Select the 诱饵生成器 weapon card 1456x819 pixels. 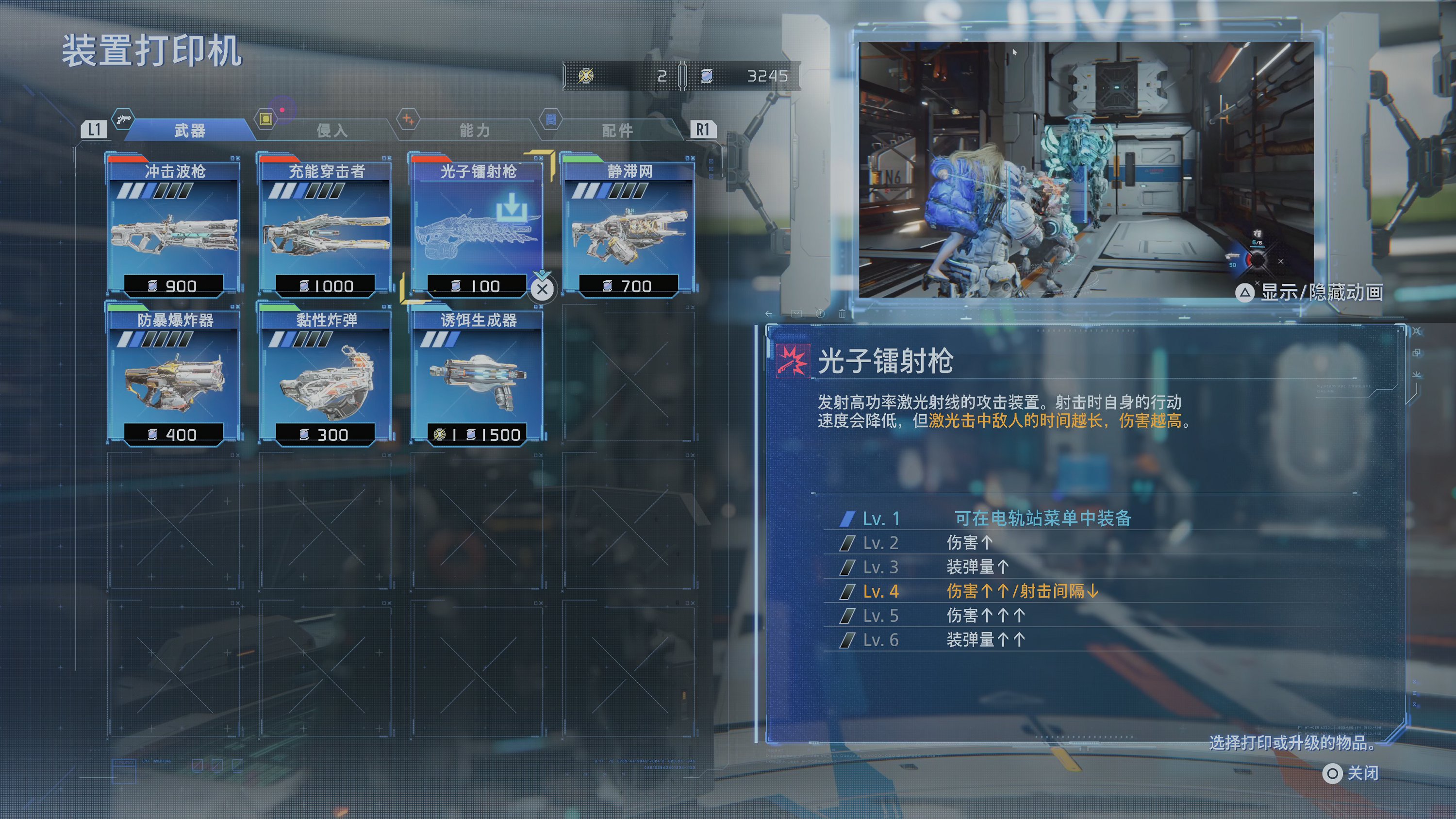click(x=478, y=375)
